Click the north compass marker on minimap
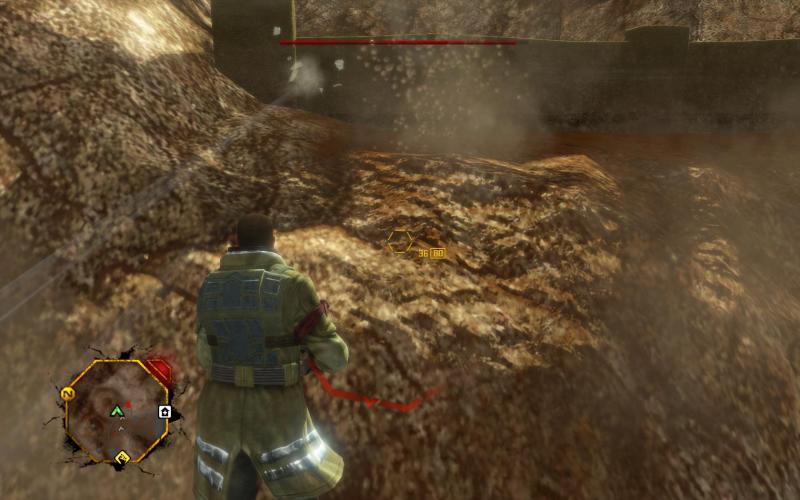The height and width of the screenshot is (500, 800). 69,392
